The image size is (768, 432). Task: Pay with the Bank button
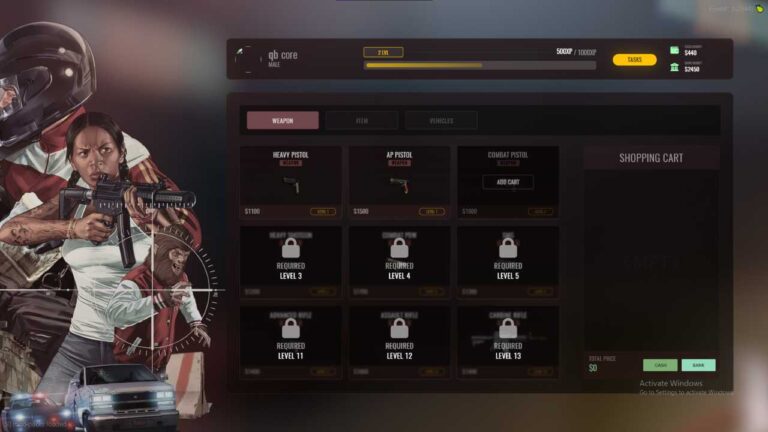[x=698, y=365]
